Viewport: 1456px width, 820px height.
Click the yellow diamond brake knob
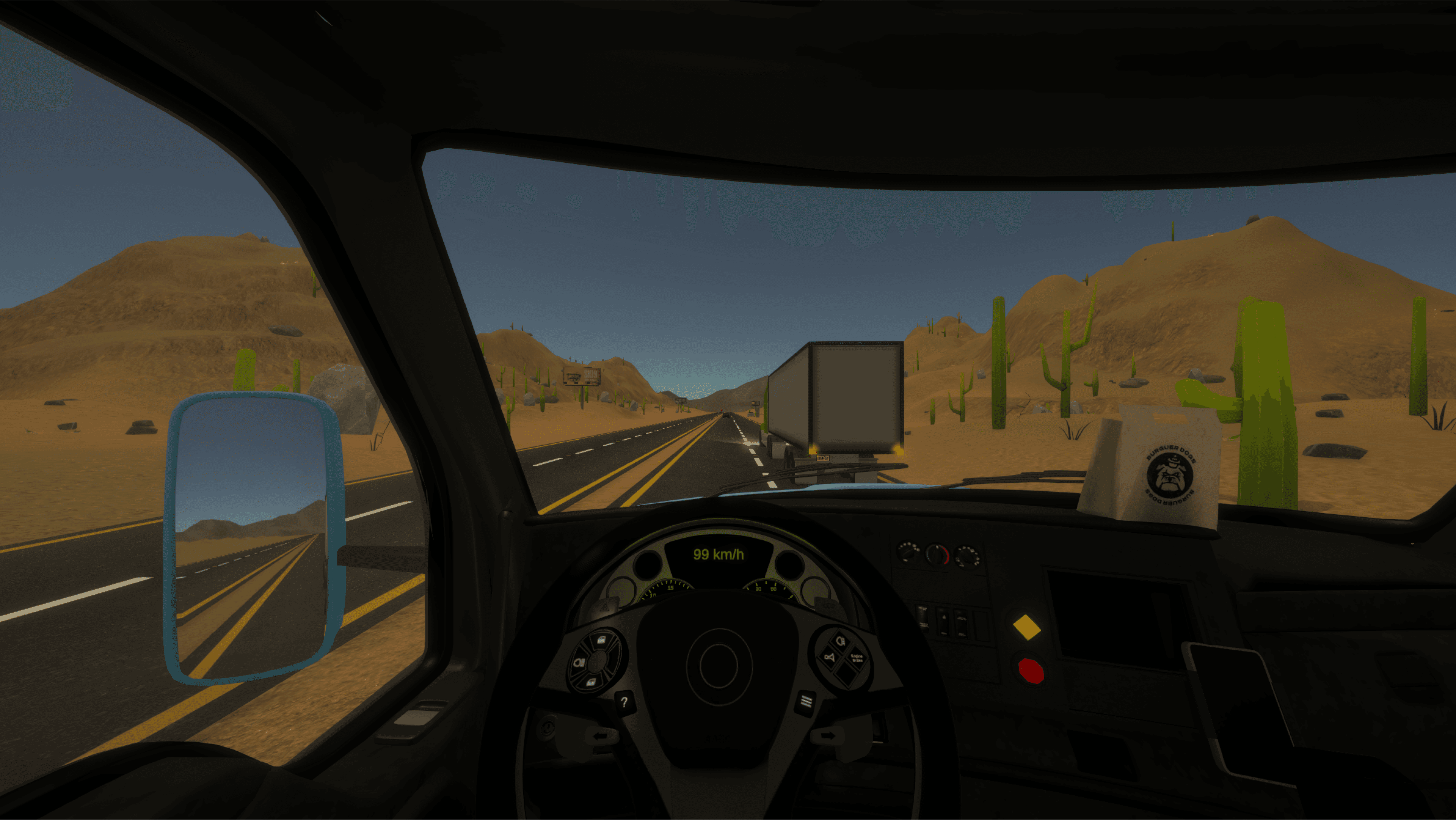[1026, 627]
